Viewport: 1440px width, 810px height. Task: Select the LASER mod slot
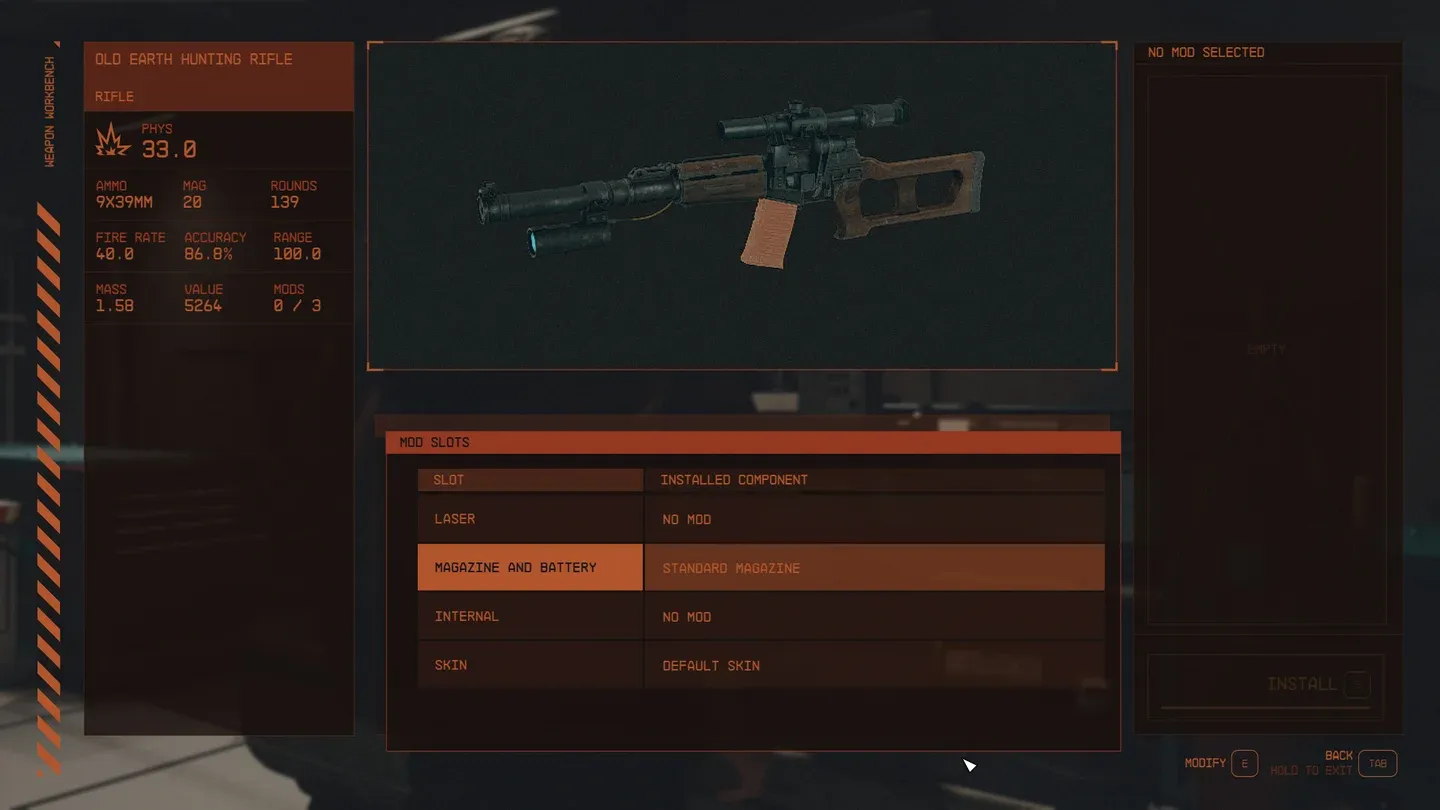tap(530, 518)
